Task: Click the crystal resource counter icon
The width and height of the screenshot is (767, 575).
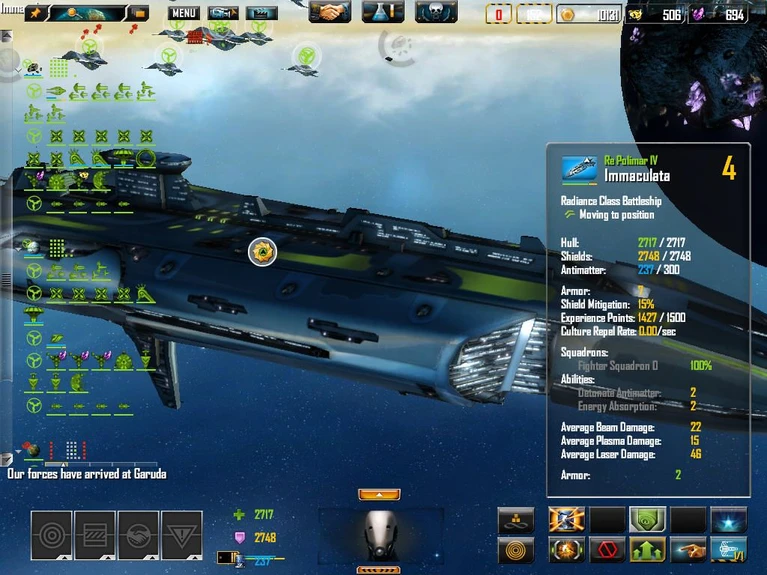Action: pyautogui.click(x=698, y=14)
